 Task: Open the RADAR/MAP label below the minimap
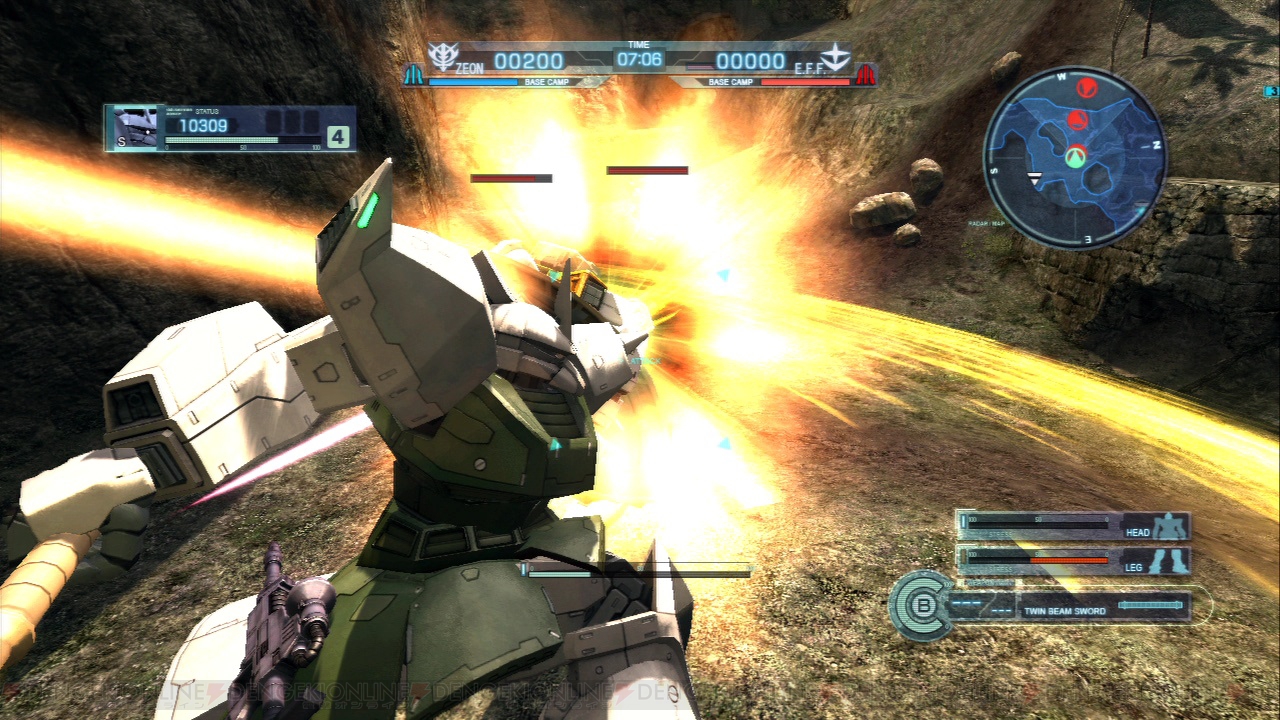(985, 222)
